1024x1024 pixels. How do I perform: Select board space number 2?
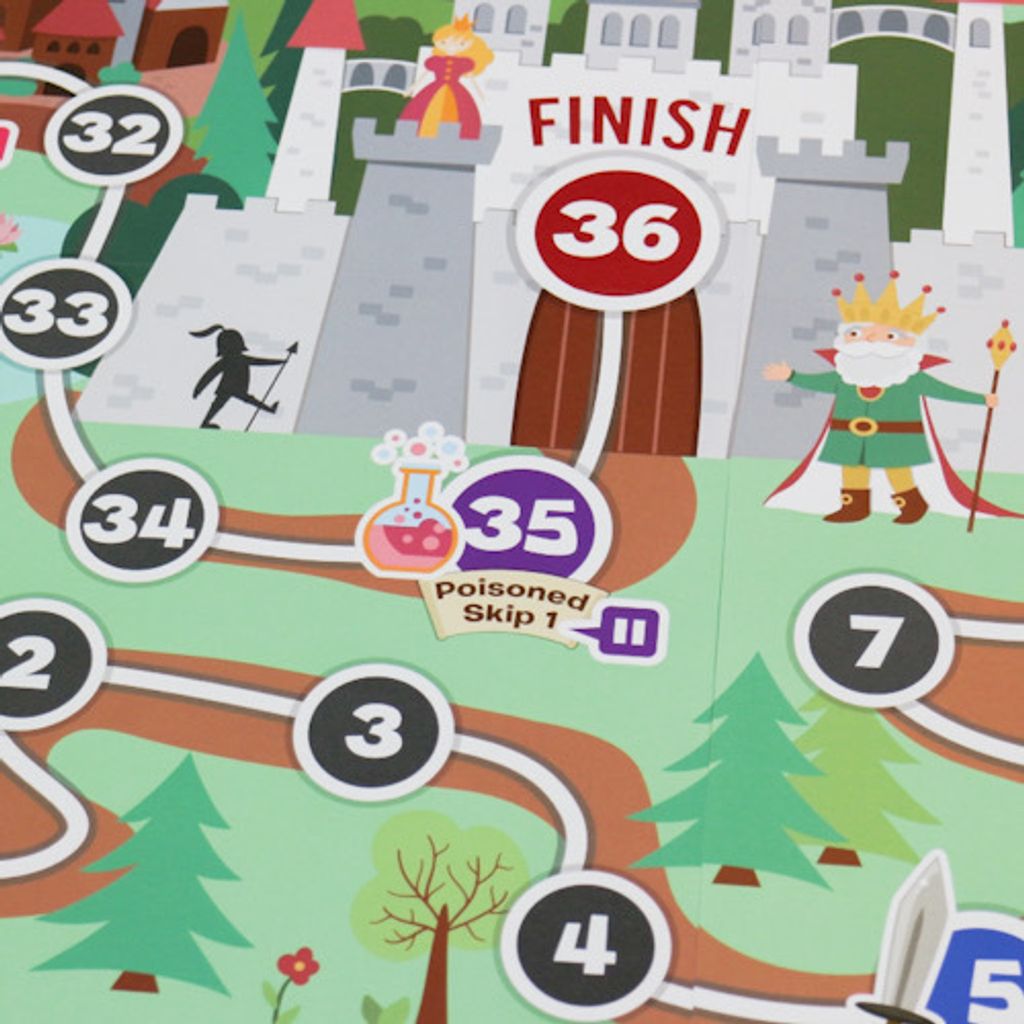[x=38, y=663]
